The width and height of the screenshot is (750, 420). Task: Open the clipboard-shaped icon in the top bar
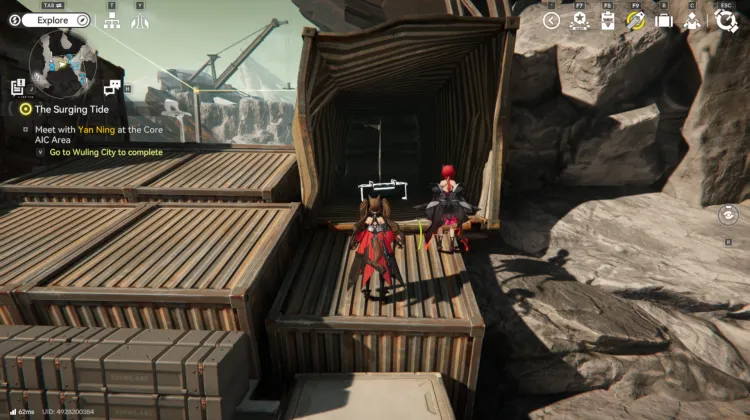click(607, 20)
